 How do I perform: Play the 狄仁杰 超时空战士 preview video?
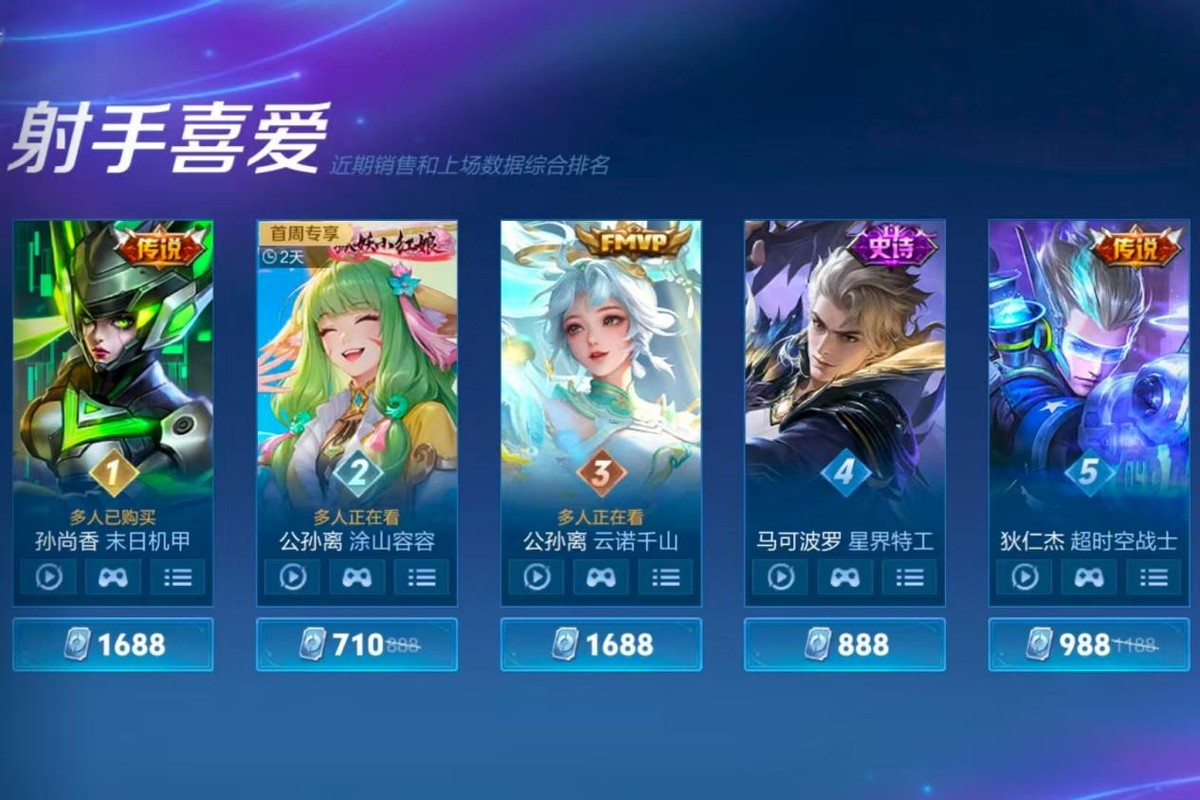click(x=1024, y=577)
